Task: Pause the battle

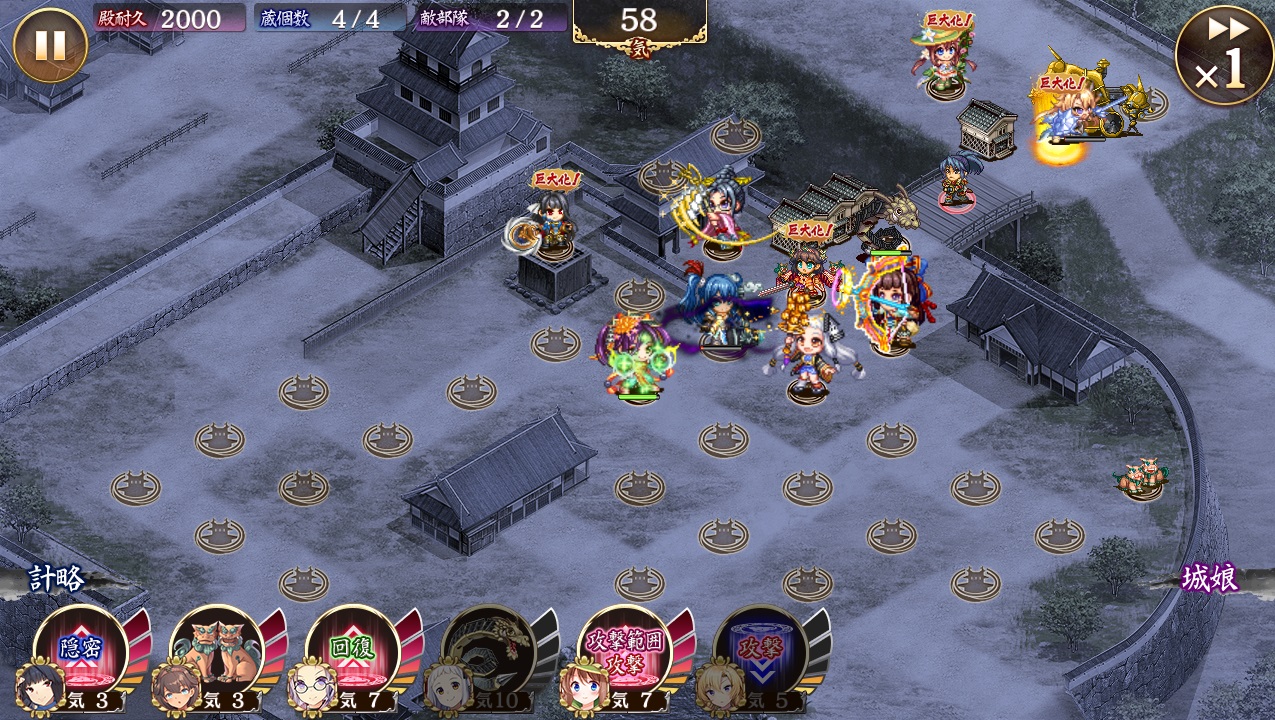Action: (50, 46)
